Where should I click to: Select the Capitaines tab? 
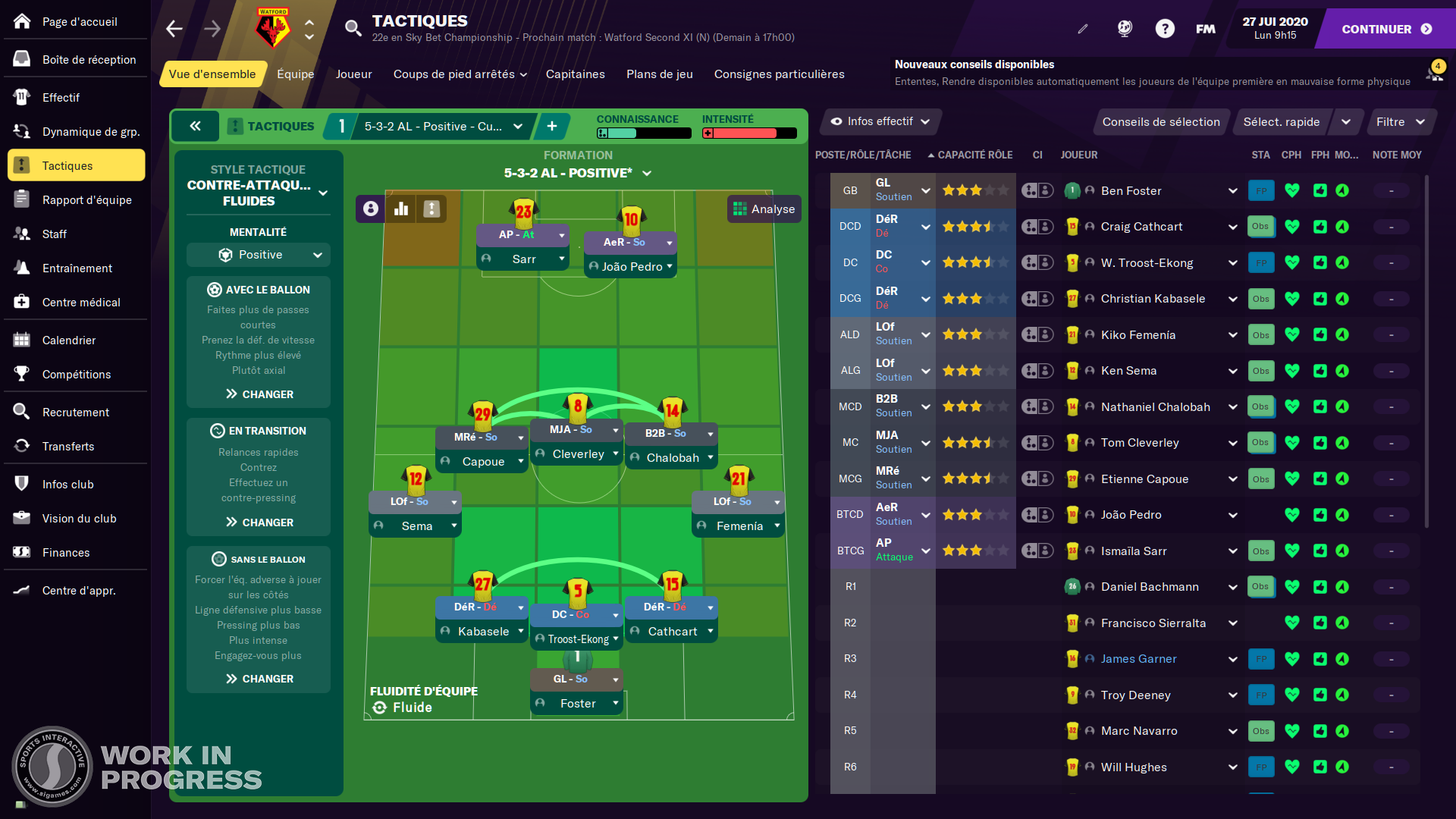point(575,74)
